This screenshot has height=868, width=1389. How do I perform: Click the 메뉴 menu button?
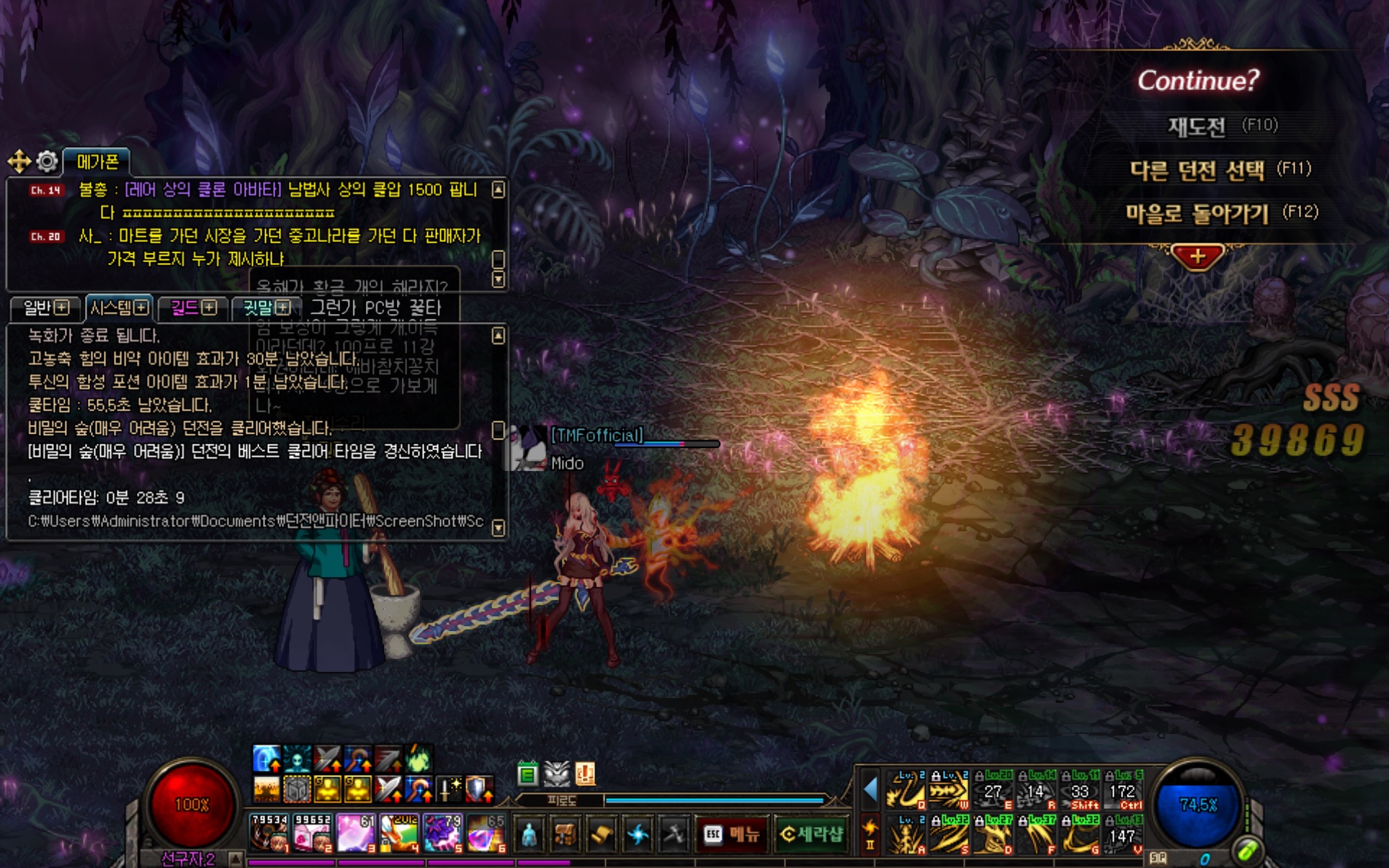point(732,834)
